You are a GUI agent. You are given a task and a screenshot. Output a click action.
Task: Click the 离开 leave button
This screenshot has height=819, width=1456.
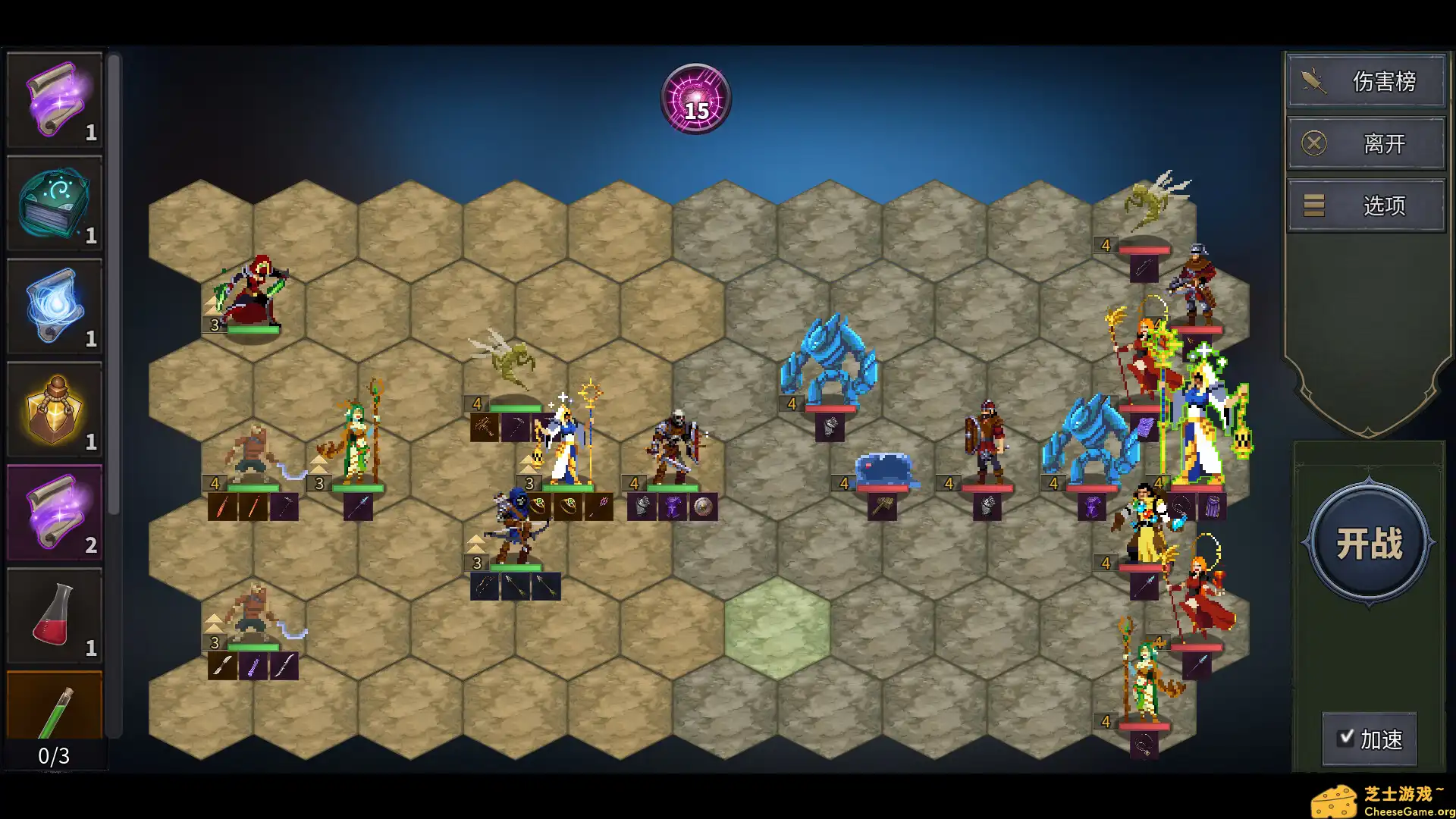click(x=1383, y=143)
